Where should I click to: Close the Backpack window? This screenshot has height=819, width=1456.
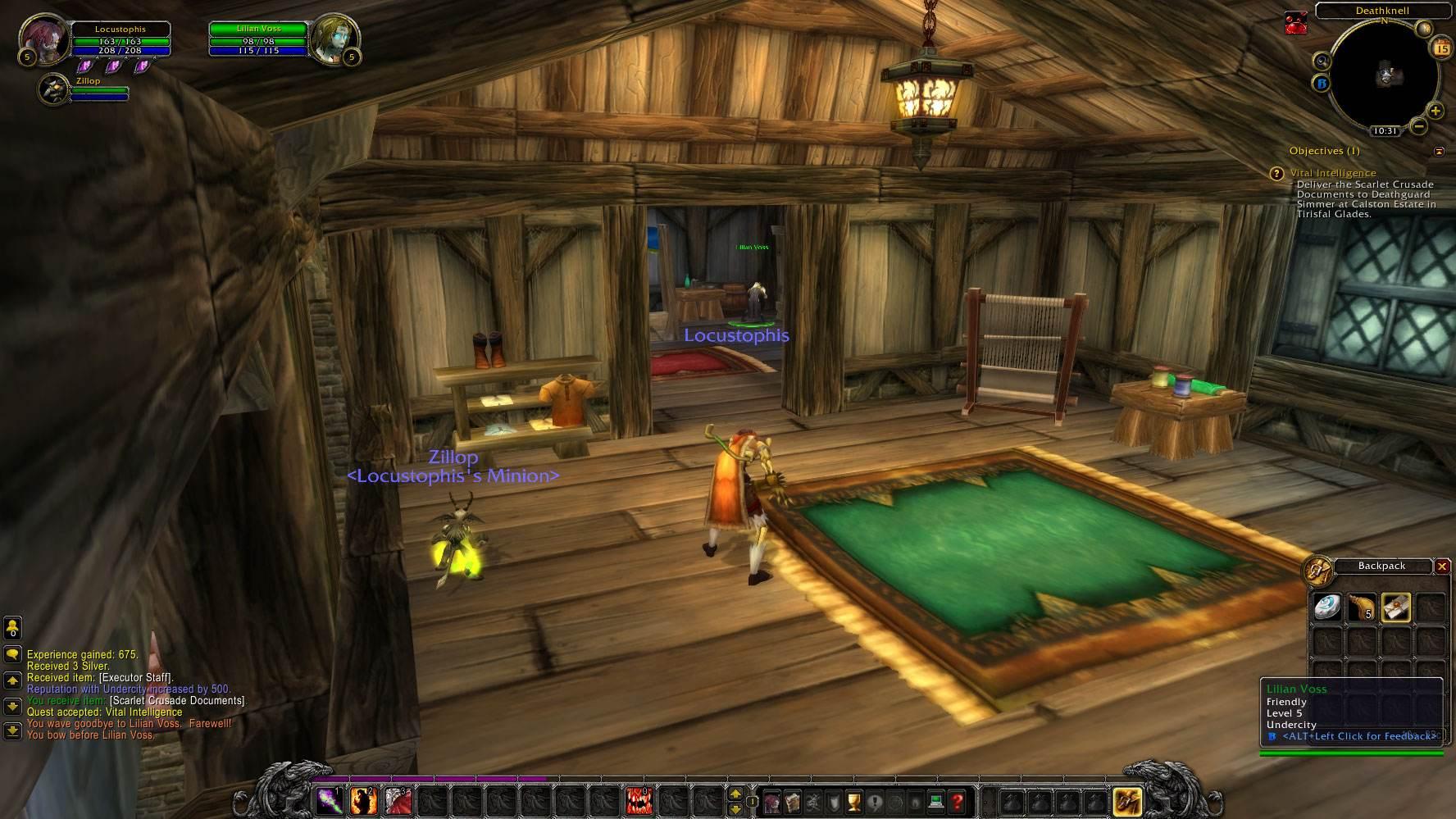tap(1442, 566)
